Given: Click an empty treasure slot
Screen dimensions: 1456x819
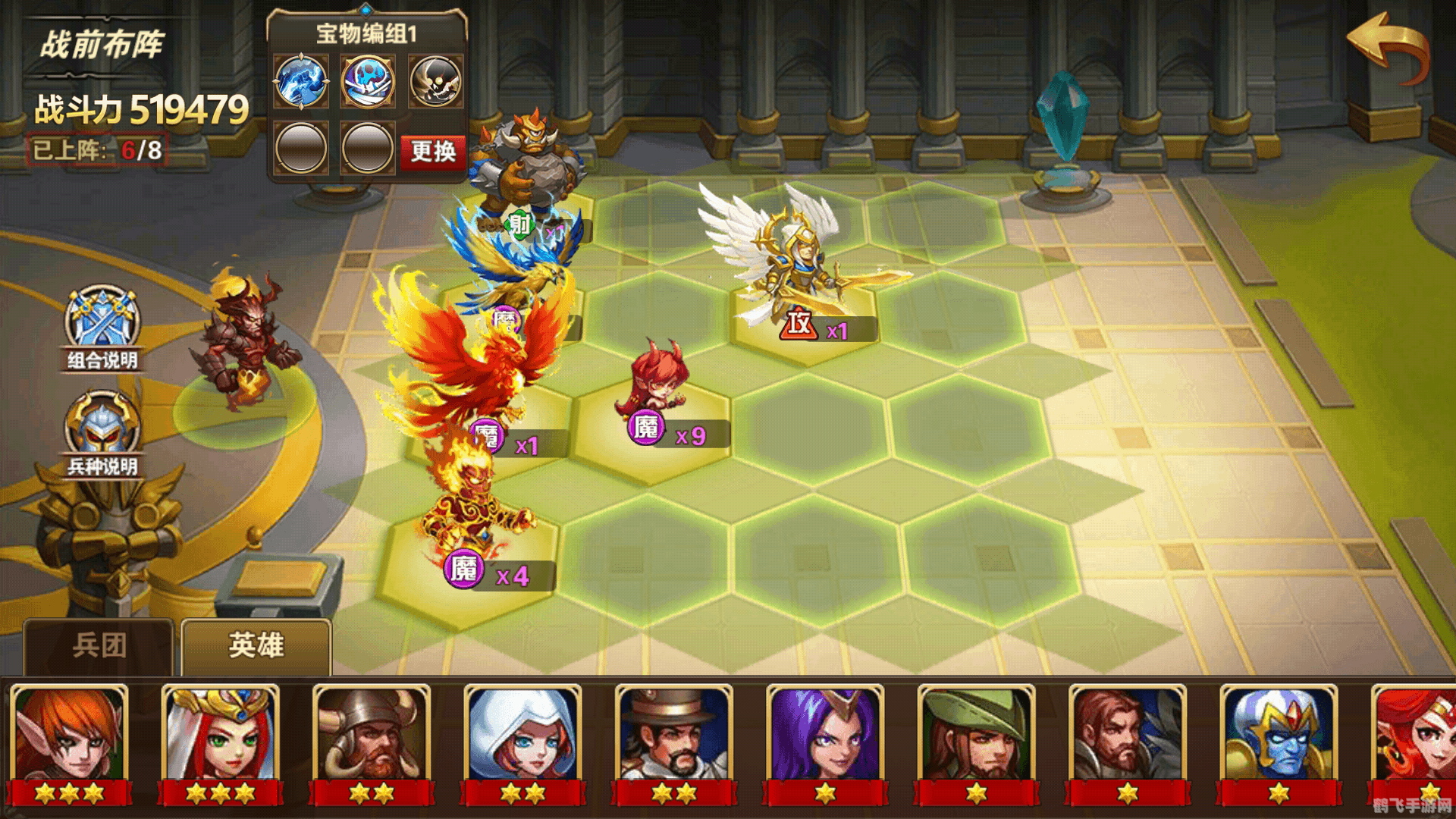Looking at the screenshot, I should (x=300, y=148).
